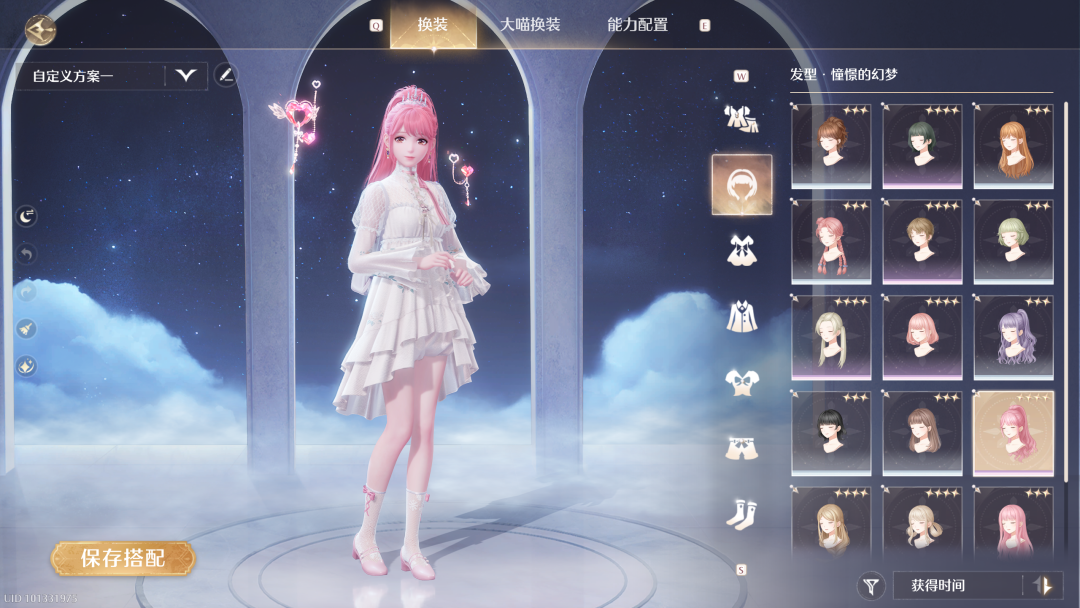
Task: Select the purple wavy hair thumbnail
Action: pos(1013,338)
